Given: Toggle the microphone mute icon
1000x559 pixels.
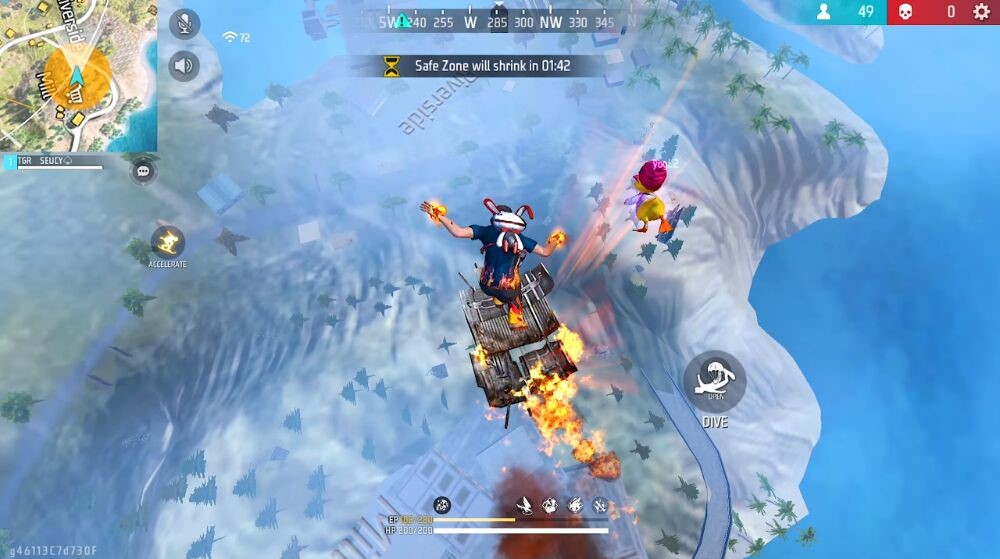Looking at the screenshot, I should [184, 24].
